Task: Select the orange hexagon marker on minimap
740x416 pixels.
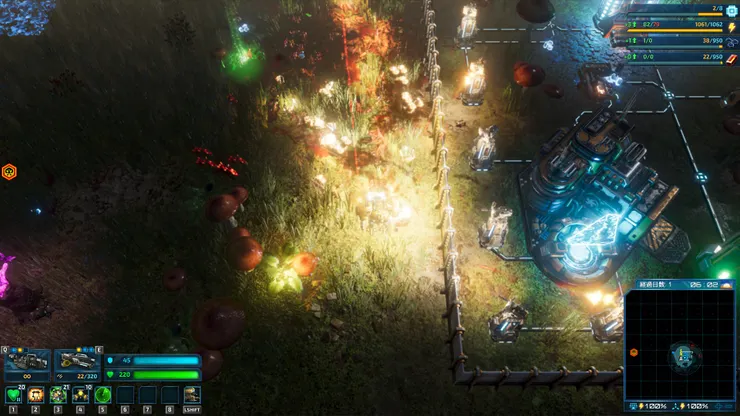Action: click(x=634, y=352)
